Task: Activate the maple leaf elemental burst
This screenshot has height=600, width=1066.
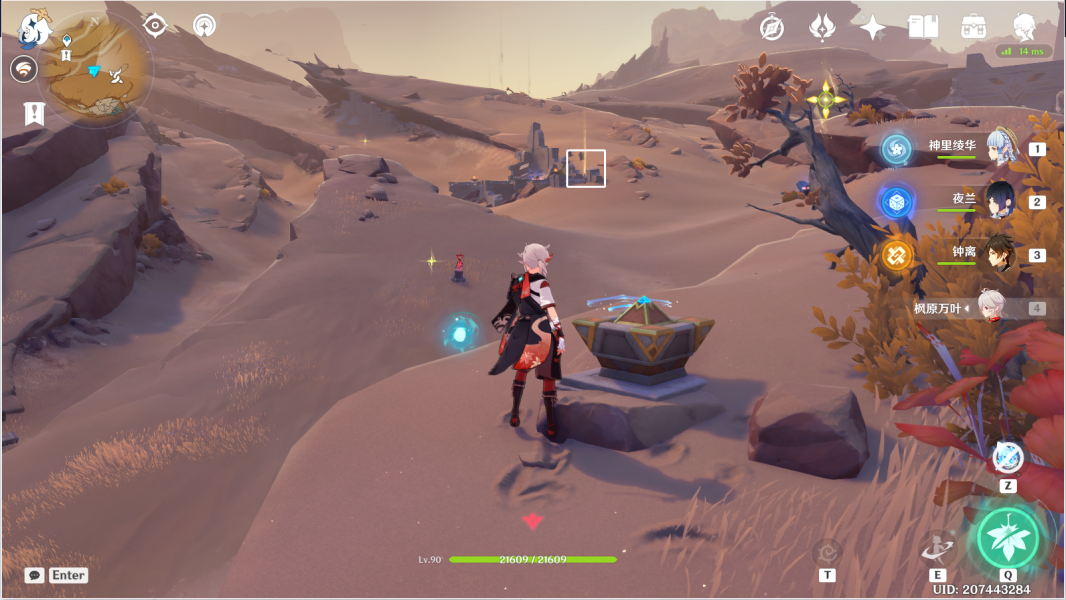Action: click(1008, 538)
